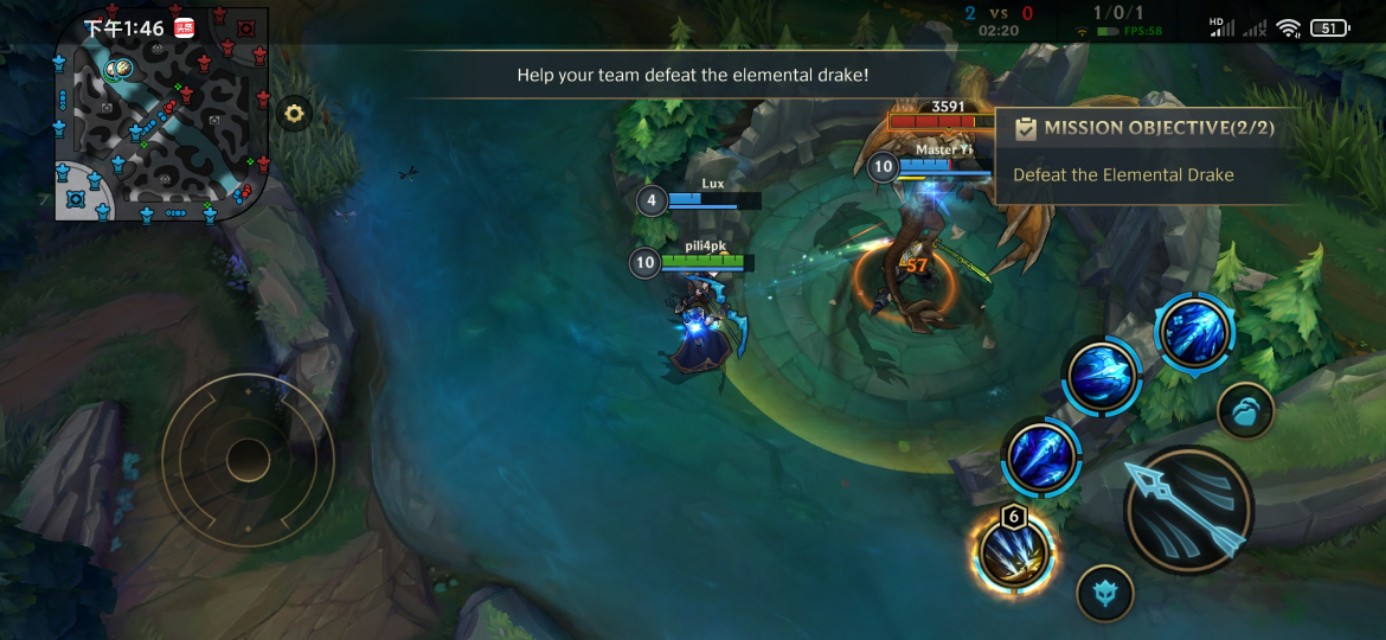This screenshot has height=640, width=1386.
Task: Click the red enemy nexus on the minimap
Action: click(246, 28)
